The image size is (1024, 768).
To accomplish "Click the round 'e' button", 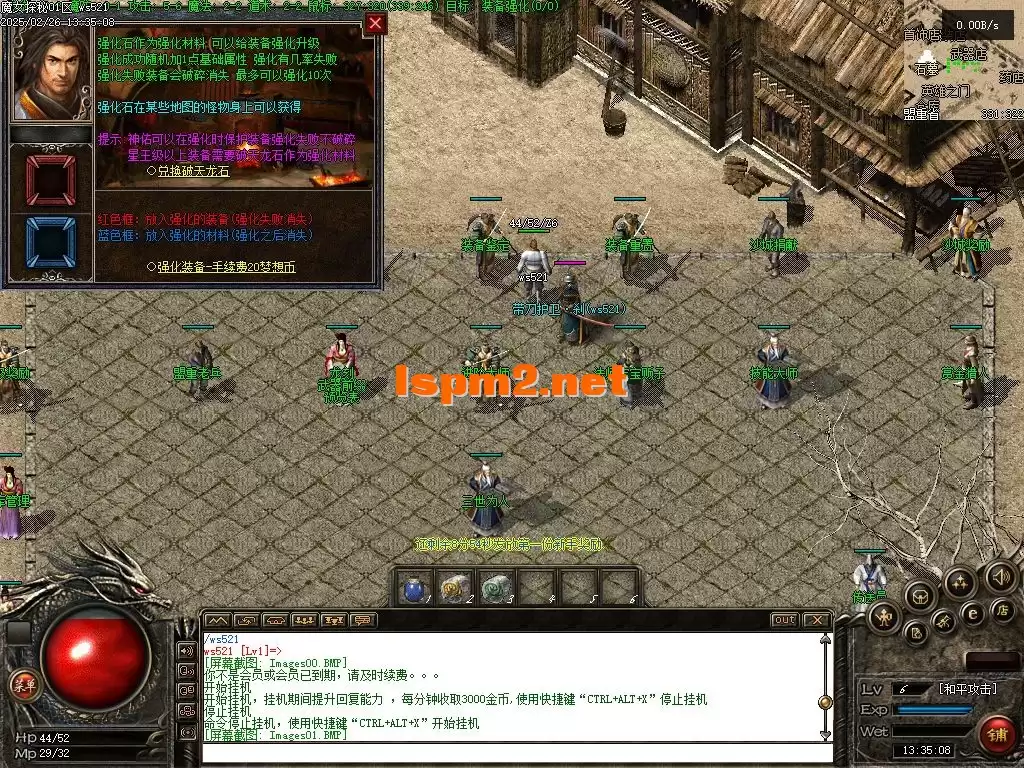I will [971, 614].
